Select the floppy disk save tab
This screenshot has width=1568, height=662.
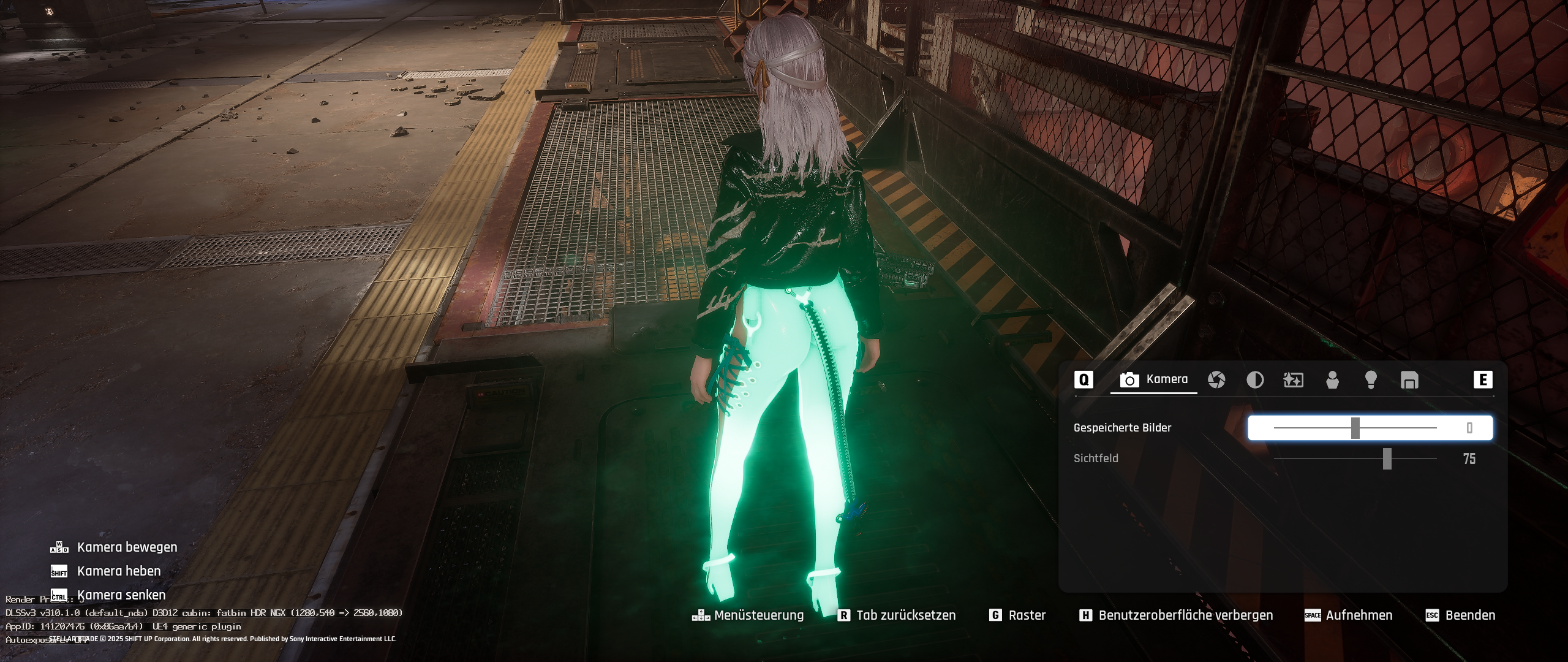click(x=1409, y=380)
